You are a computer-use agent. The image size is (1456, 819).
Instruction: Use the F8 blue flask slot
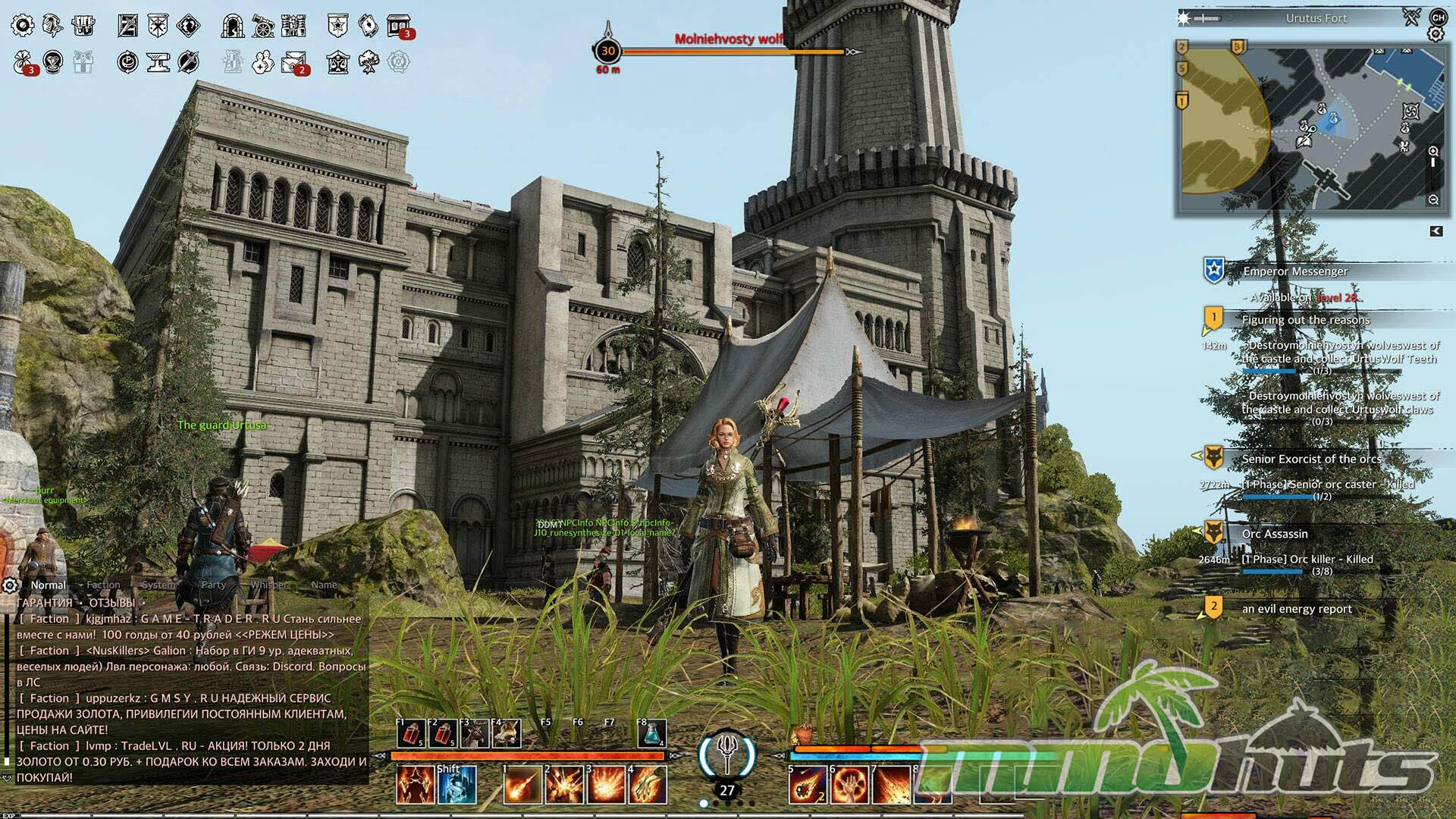click(x=651, y=734)
